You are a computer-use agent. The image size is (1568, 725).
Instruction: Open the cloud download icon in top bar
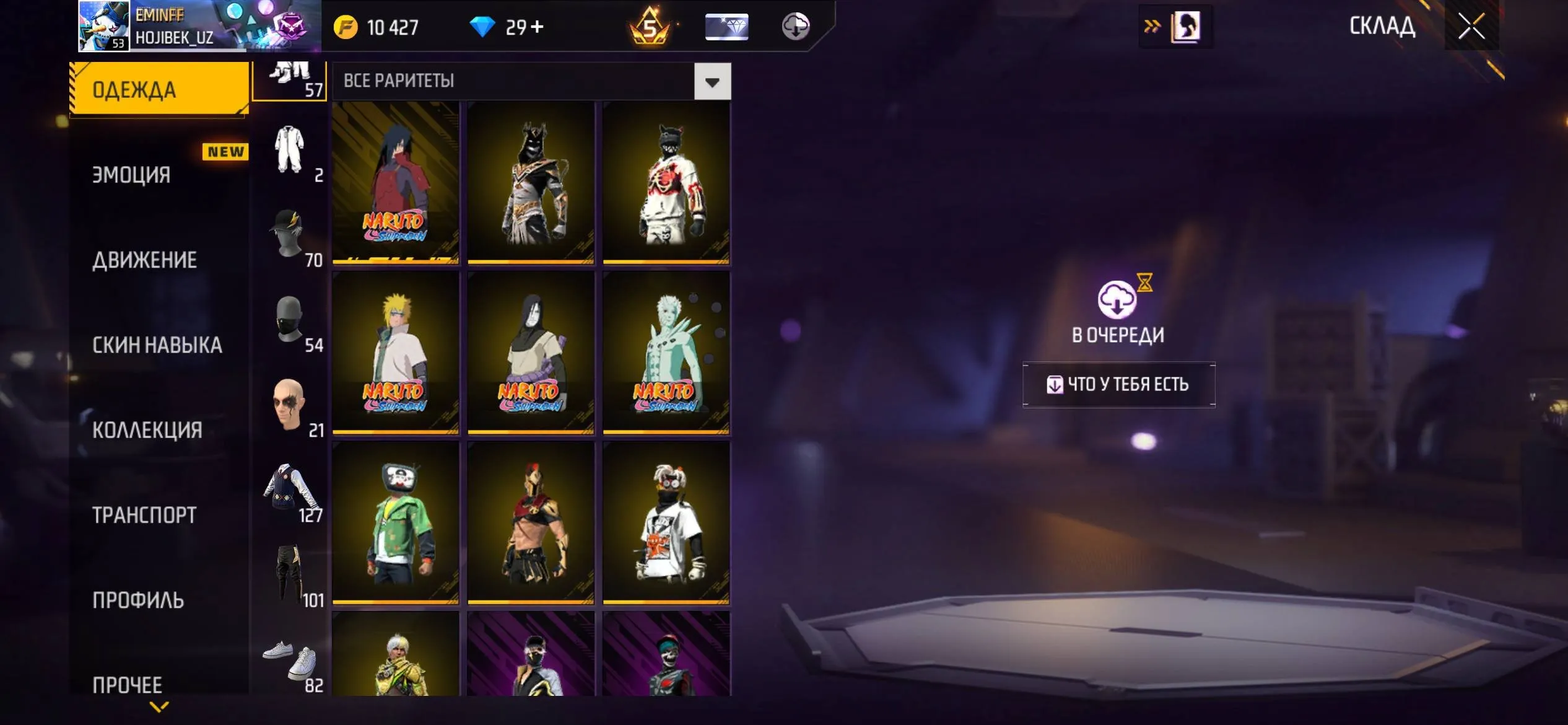click(x=796, y=27)
